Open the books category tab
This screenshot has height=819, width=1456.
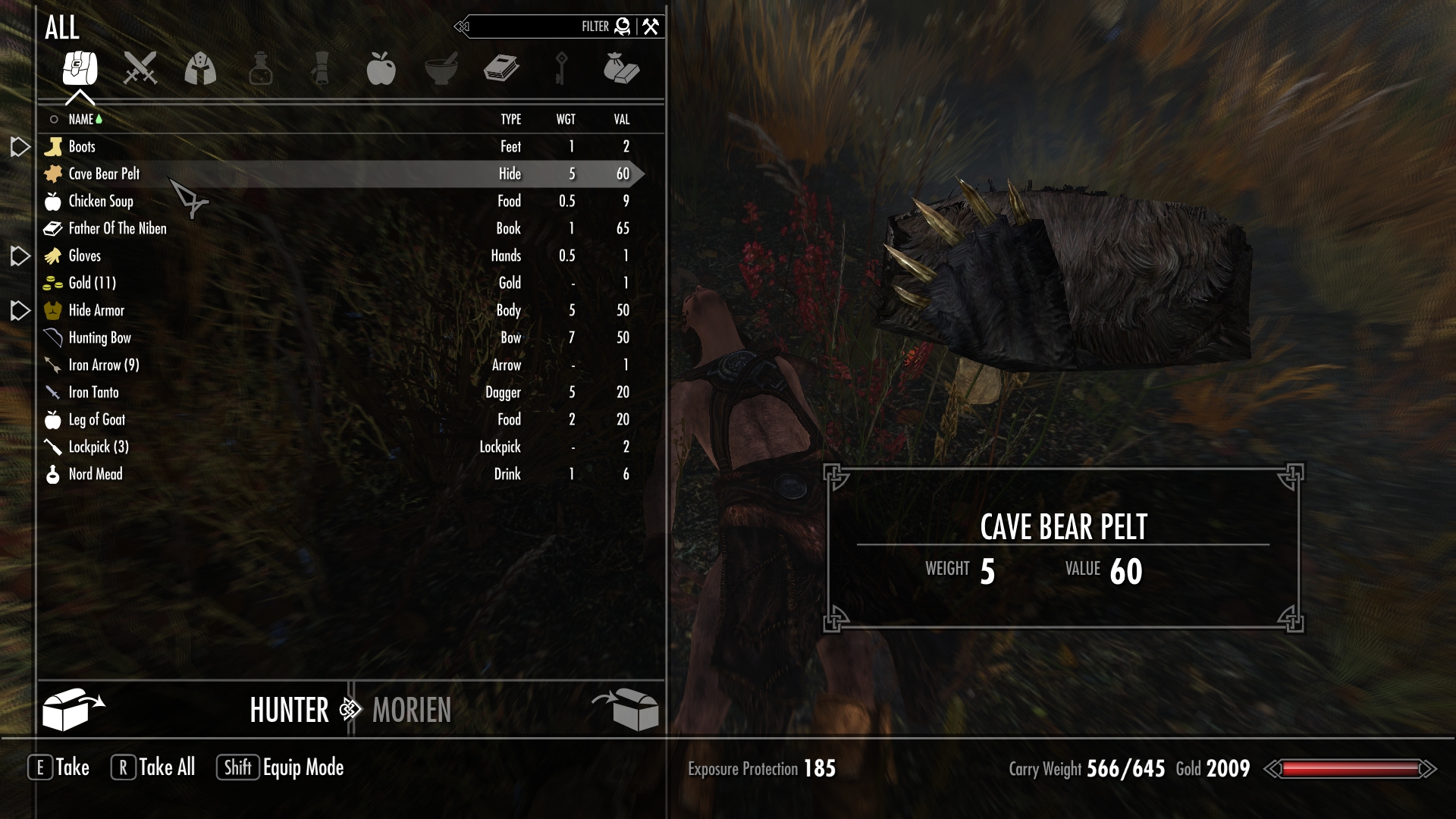pos(501,68)
